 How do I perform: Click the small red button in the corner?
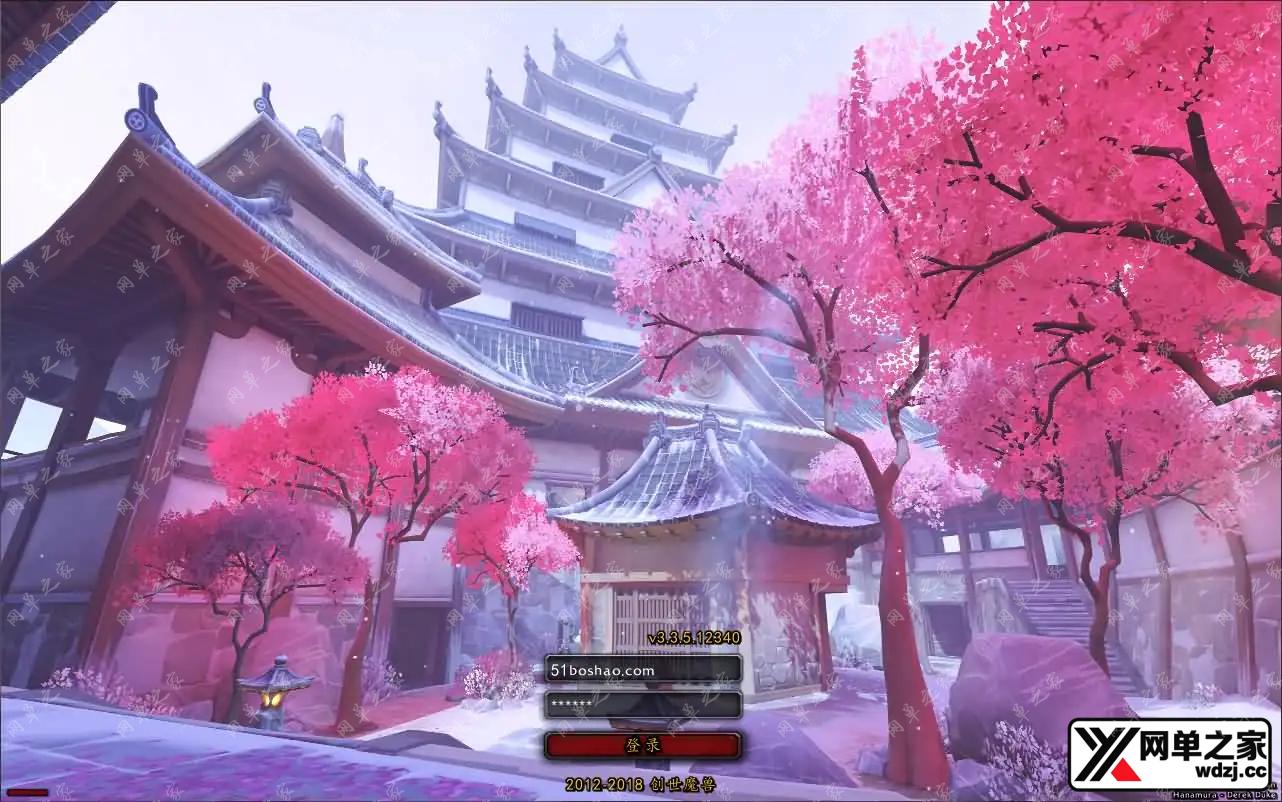click(26, 792)
